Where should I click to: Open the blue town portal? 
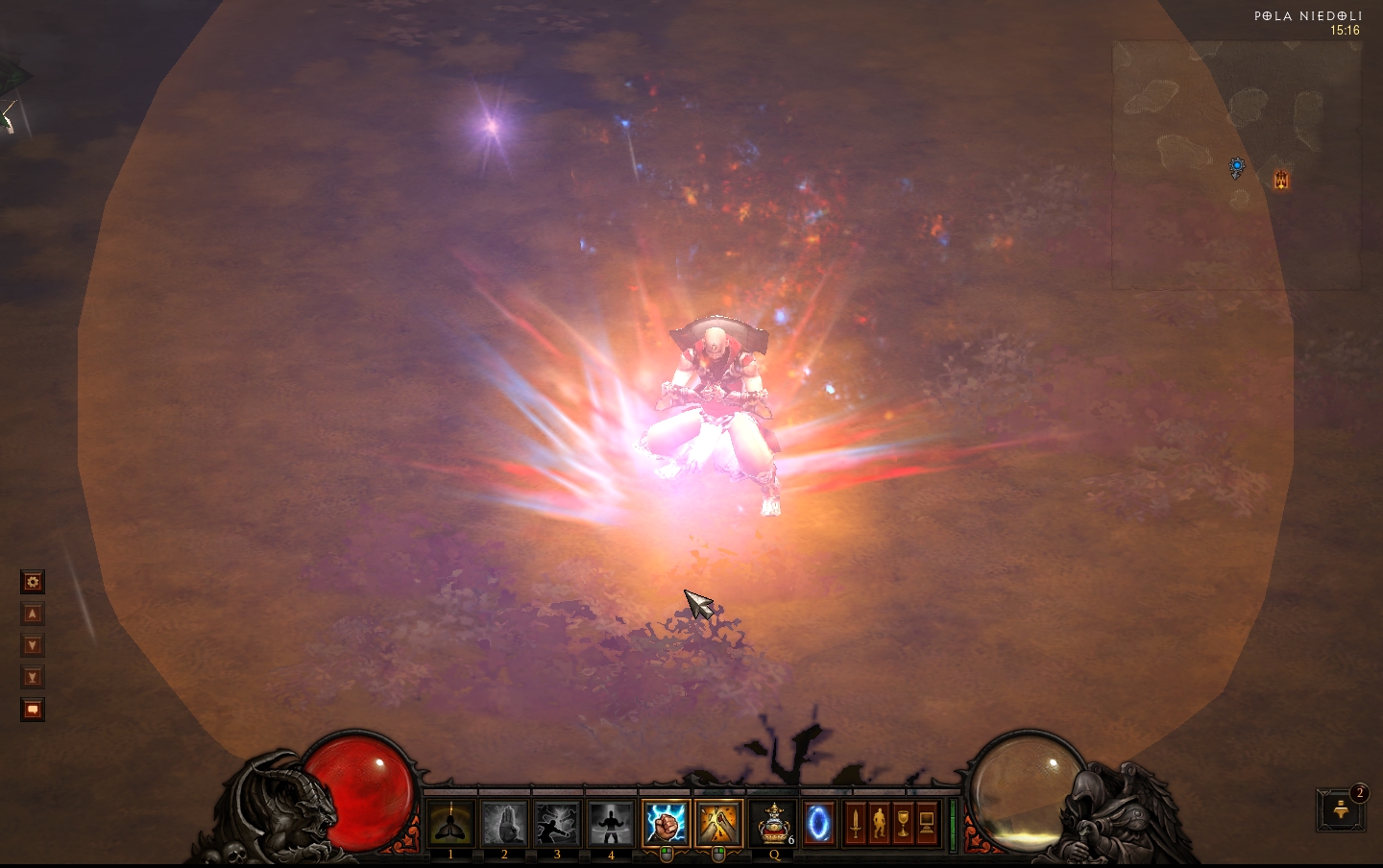point(818,823)
